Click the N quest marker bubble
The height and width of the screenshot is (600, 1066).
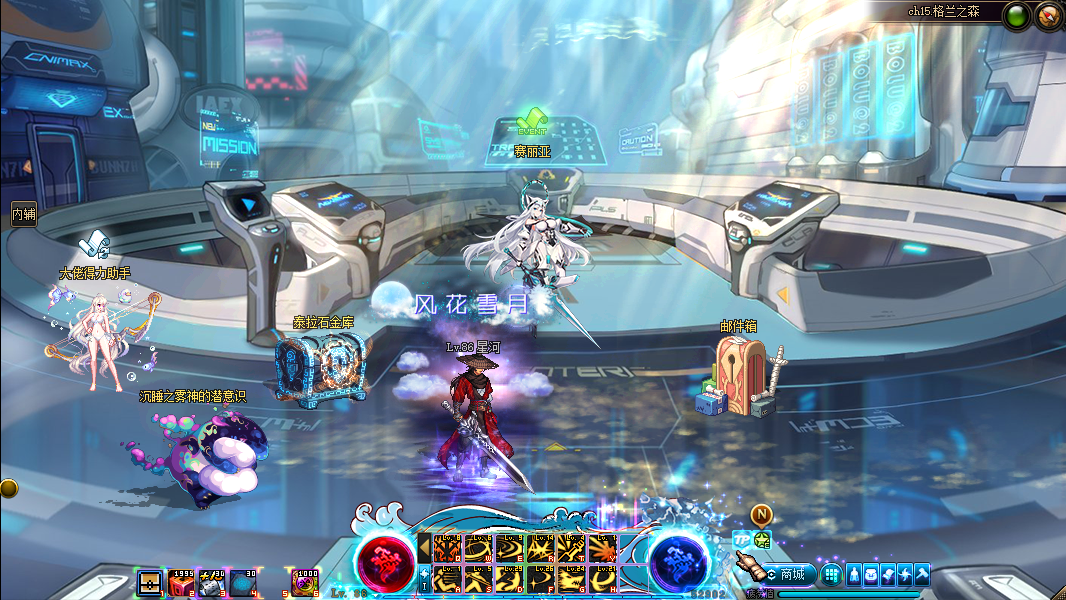coord(761,515)
